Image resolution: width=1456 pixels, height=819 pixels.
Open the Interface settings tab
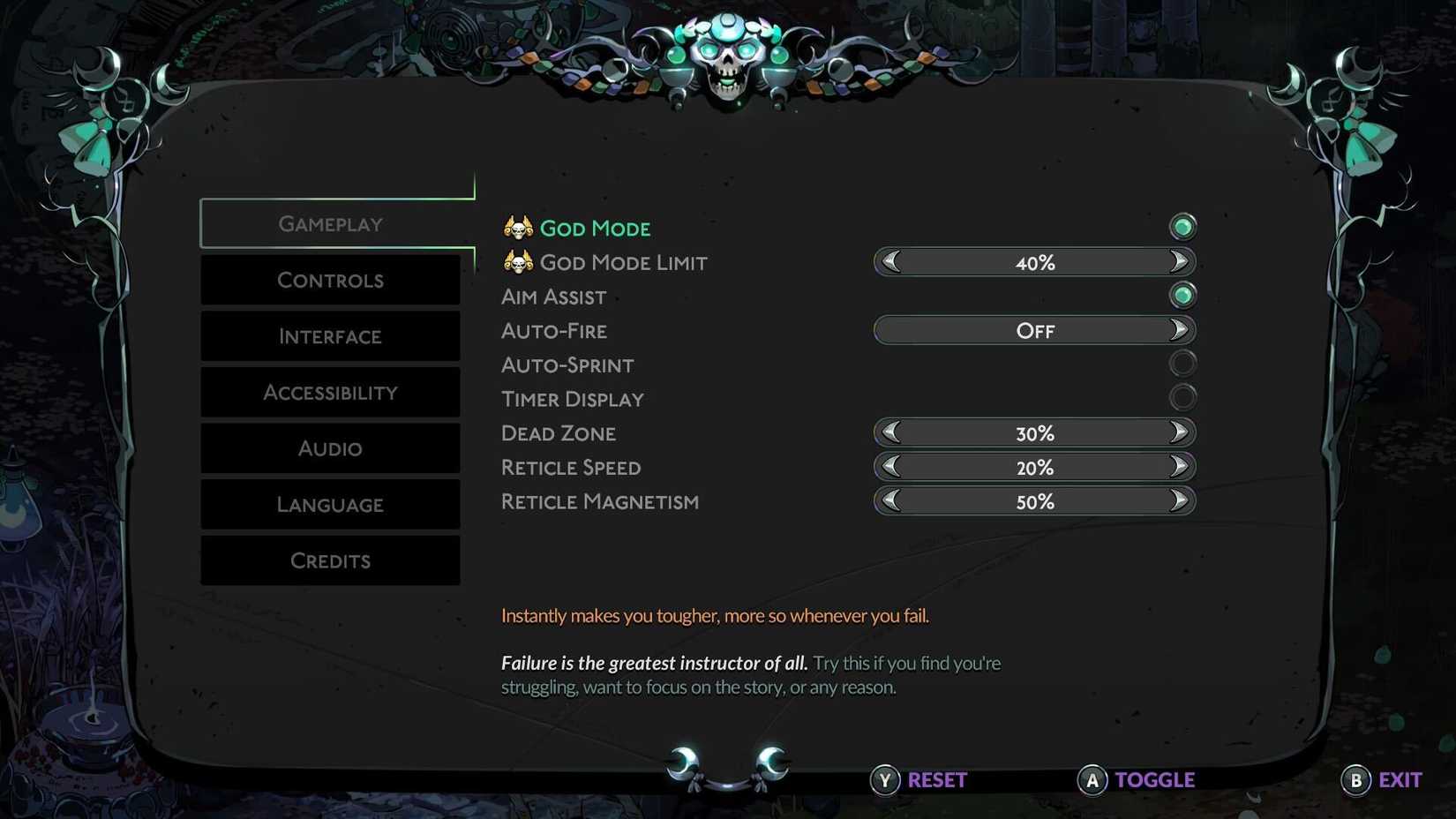tap(330, 336)
